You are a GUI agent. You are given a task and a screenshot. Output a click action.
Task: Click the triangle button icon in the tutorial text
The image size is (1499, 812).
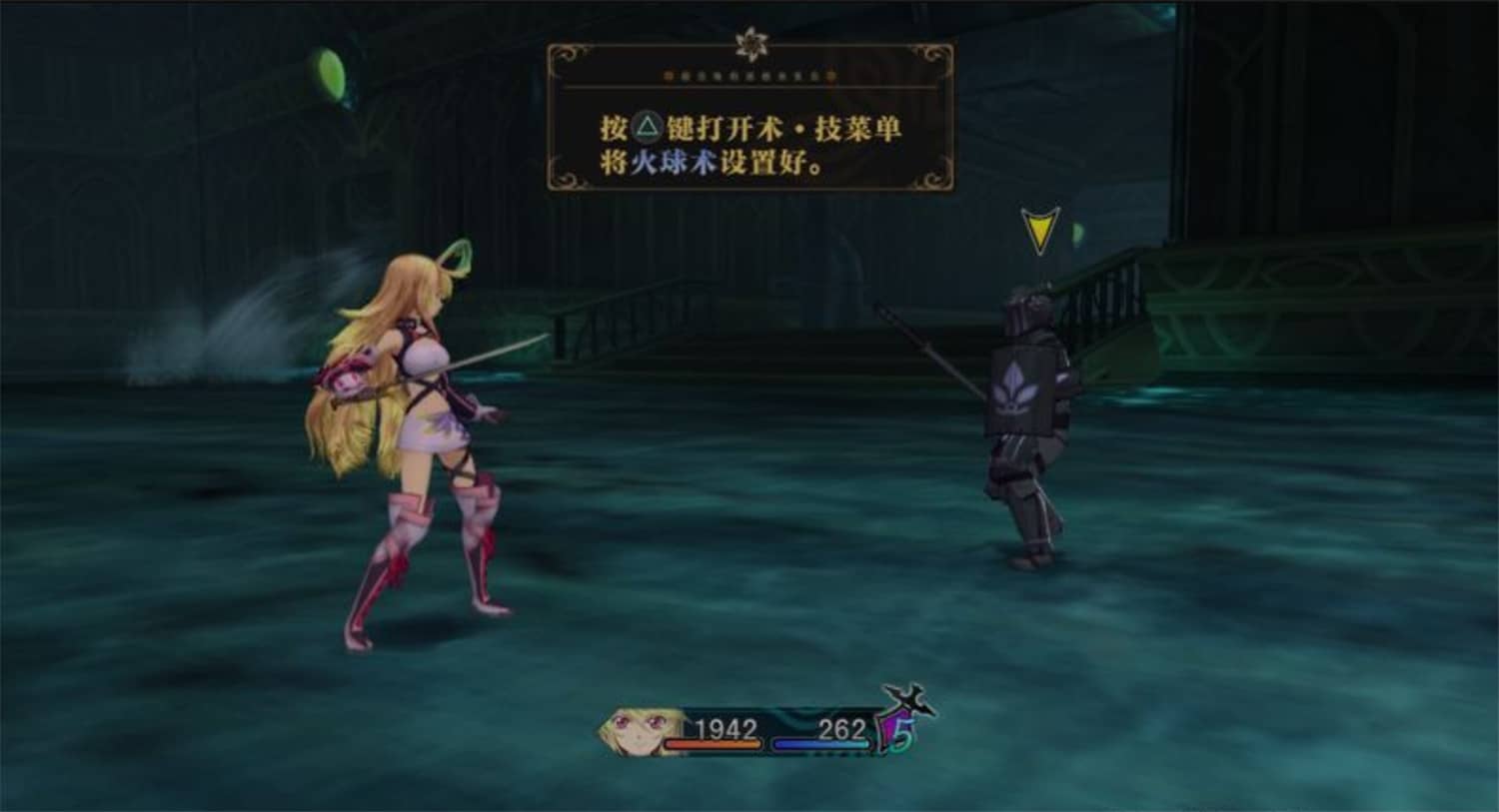(x=649, y=127)
